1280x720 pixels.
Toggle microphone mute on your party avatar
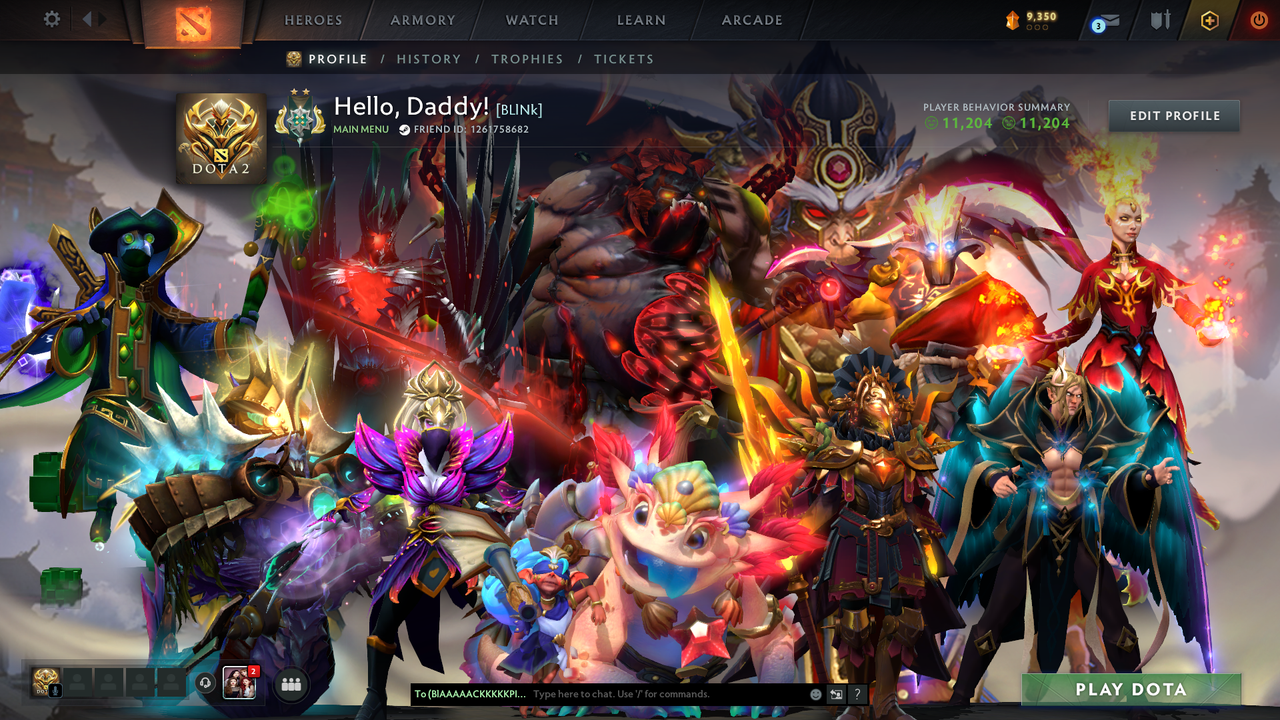click(55, 690)
